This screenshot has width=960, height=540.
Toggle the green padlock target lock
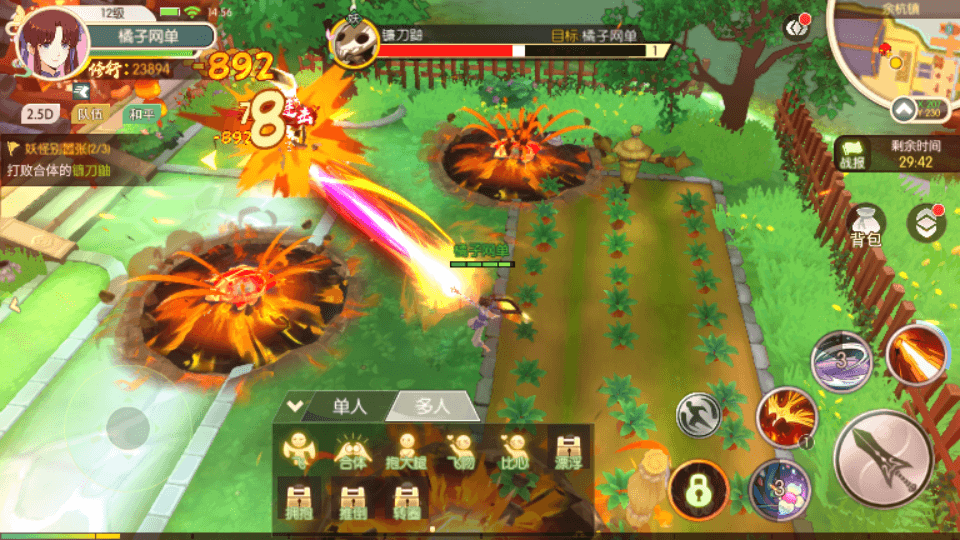pos(697,489)
